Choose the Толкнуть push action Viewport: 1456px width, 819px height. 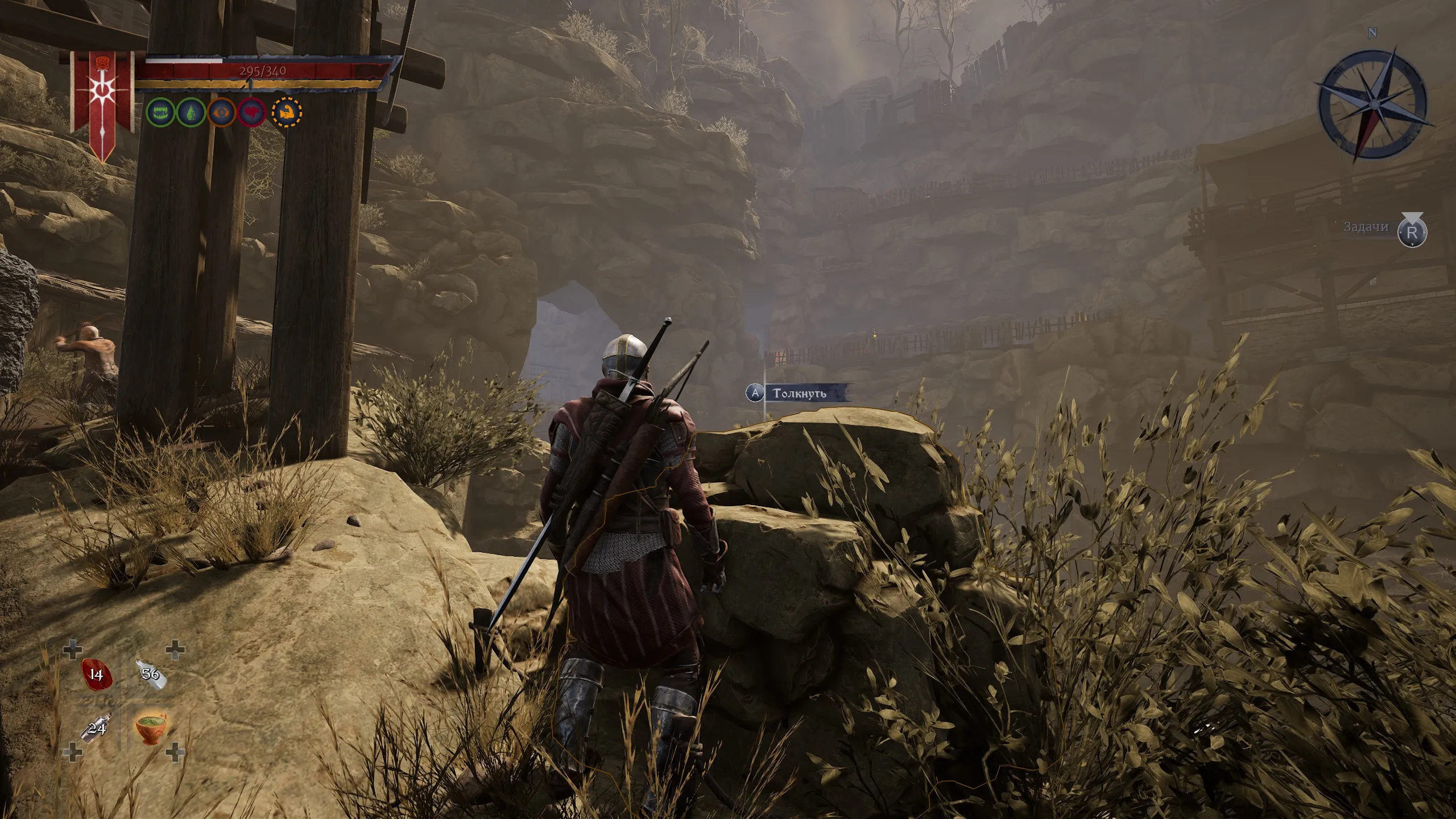(x=799, y=393)
